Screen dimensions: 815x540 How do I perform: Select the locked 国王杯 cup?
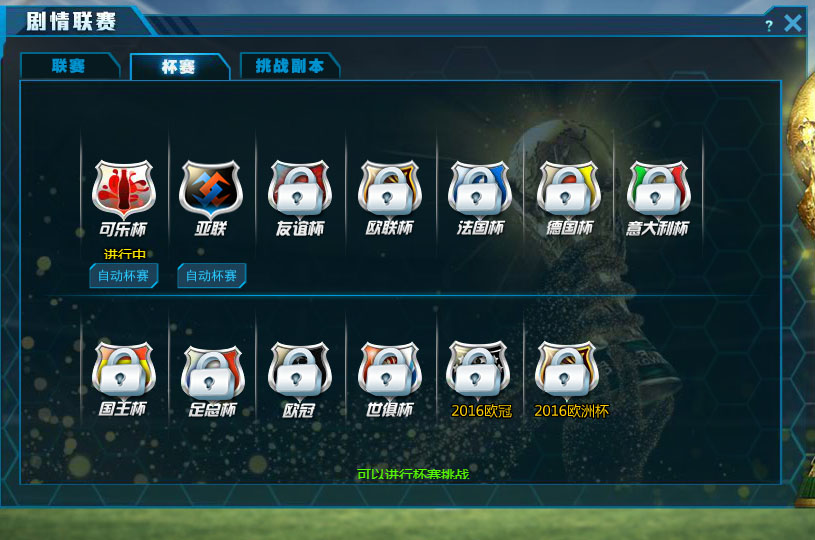[x=123, y=369]
